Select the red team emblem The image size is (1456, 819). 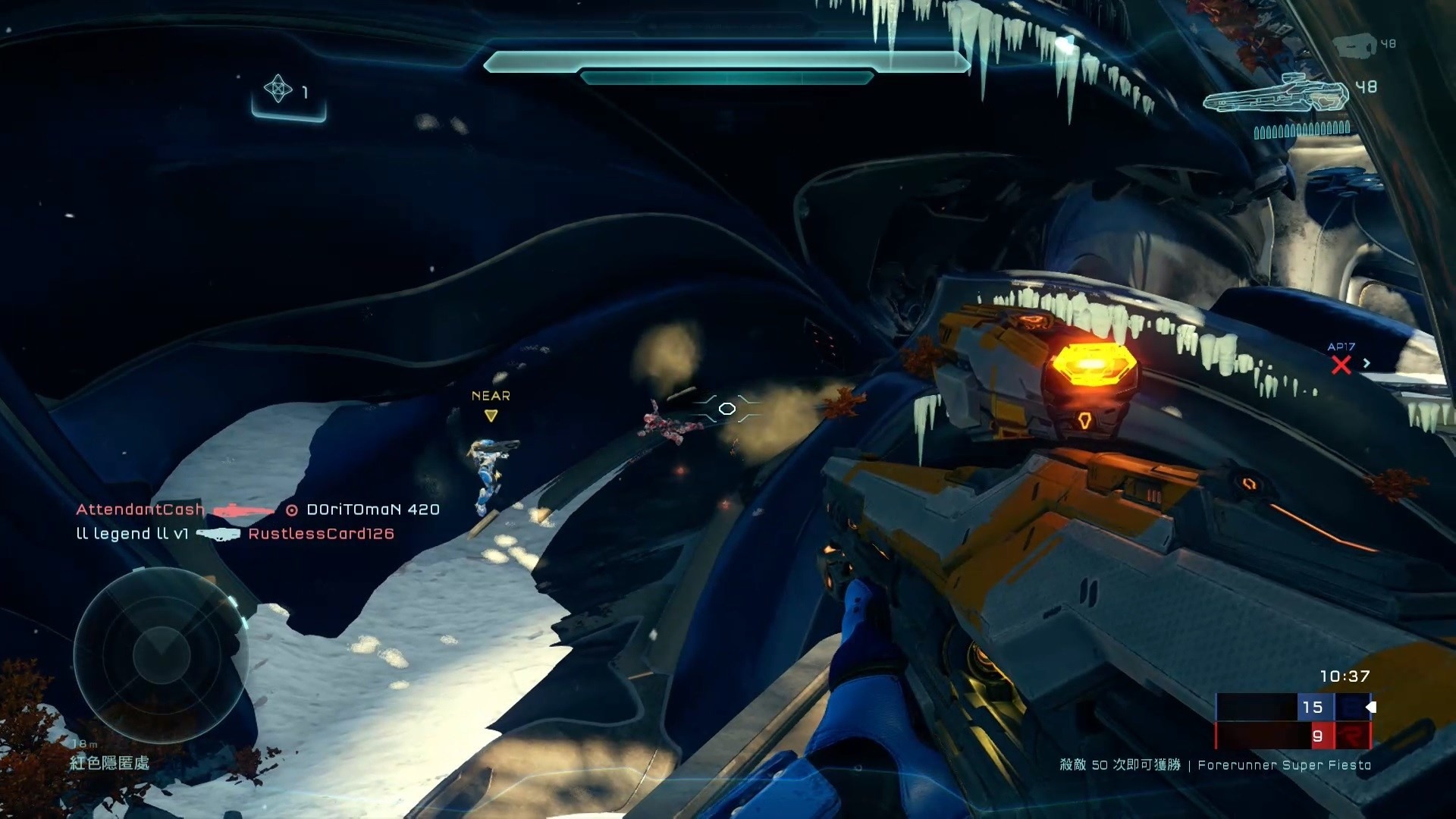(1351, 736)
